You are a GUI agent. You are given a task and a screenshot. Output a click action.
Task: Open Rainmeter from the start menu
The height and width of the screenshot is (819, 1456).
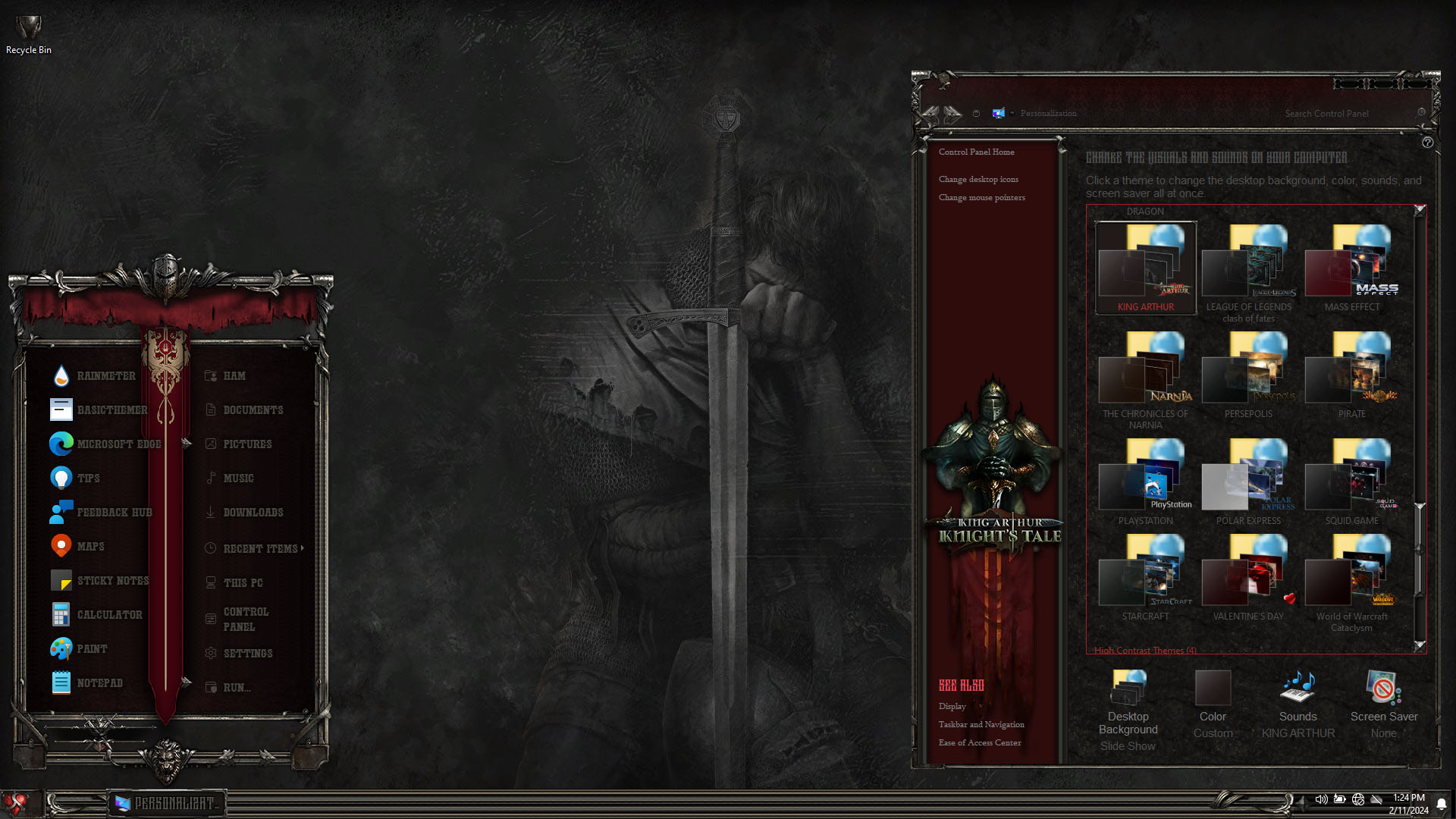tap(105, 376)
